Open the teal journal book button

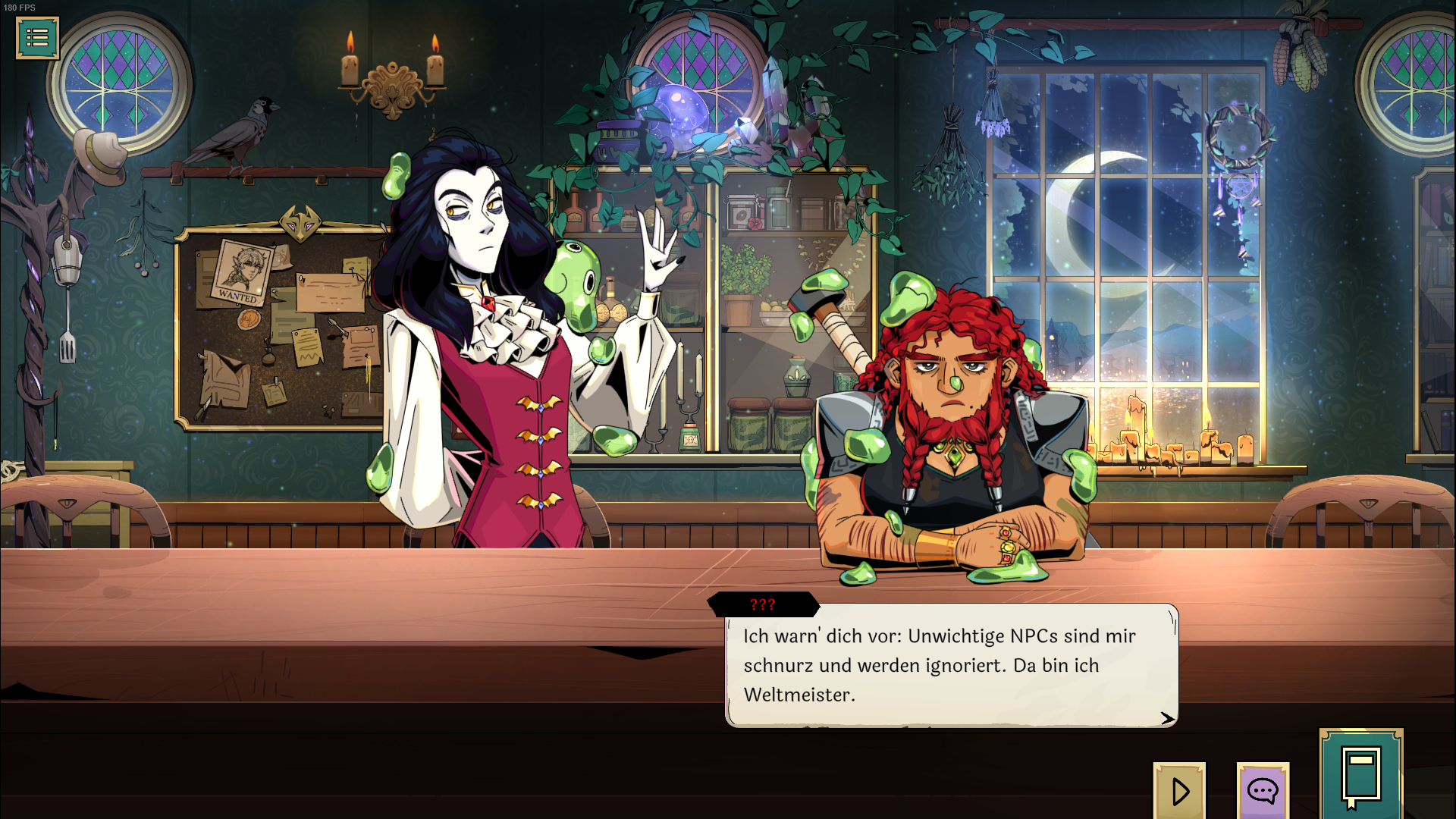click(x=1361, y=775)
